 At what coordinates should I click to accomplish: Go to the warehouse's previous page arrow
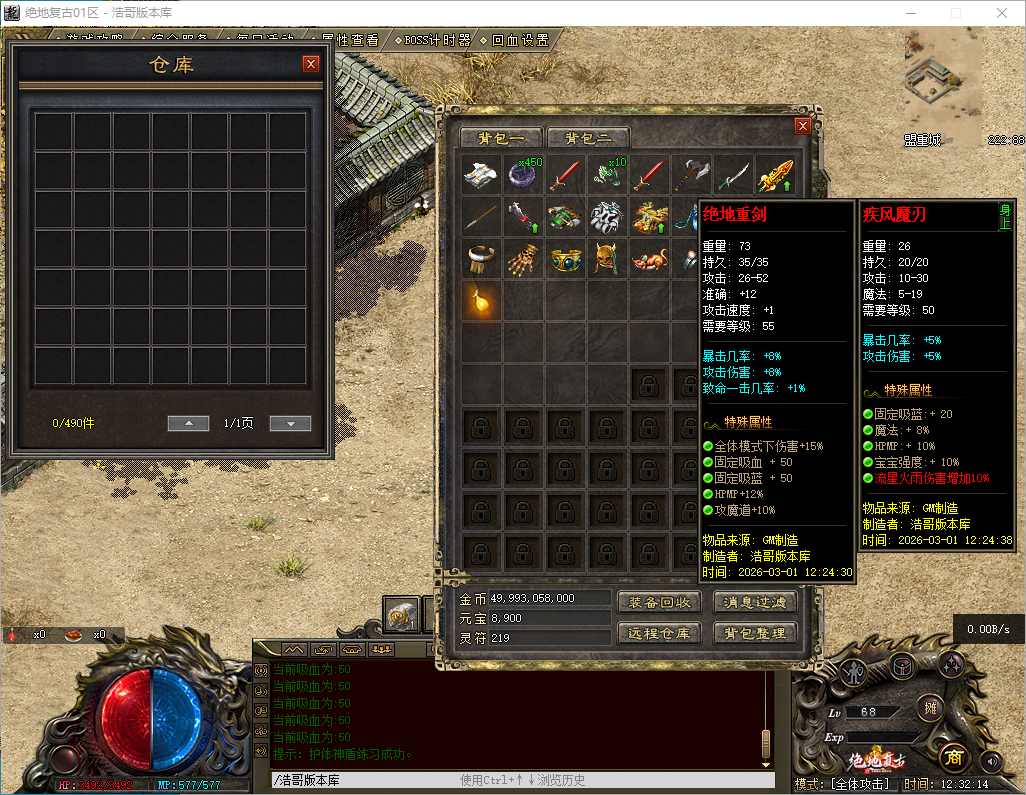(x=188, y=424)
